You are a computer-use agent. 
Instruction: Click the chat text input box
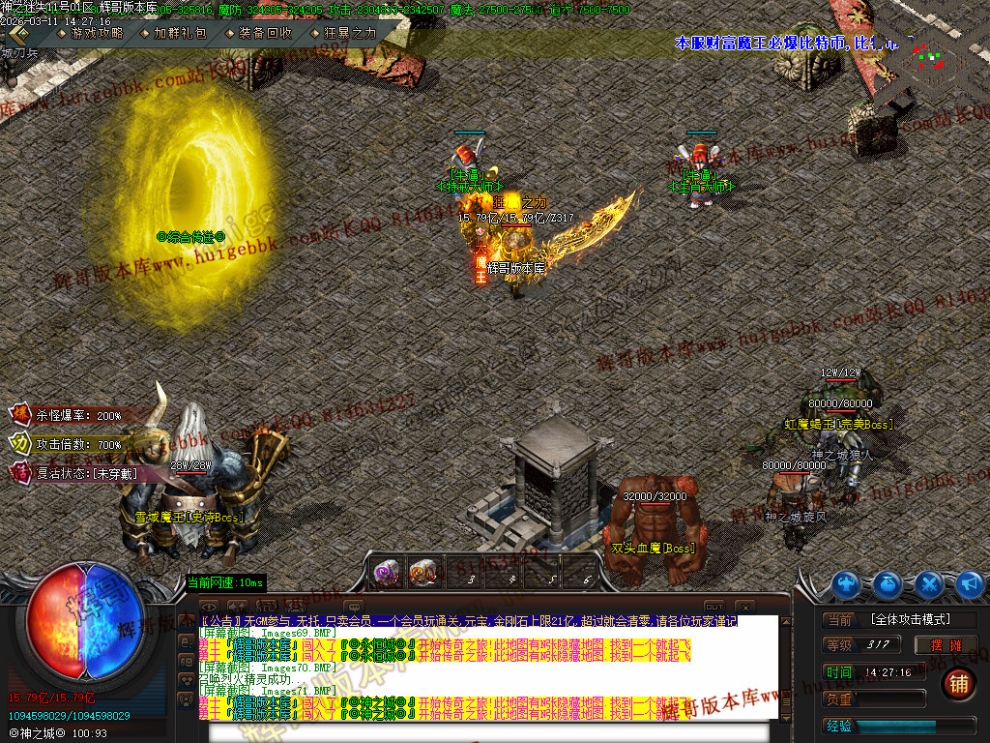tap(480, 731)
